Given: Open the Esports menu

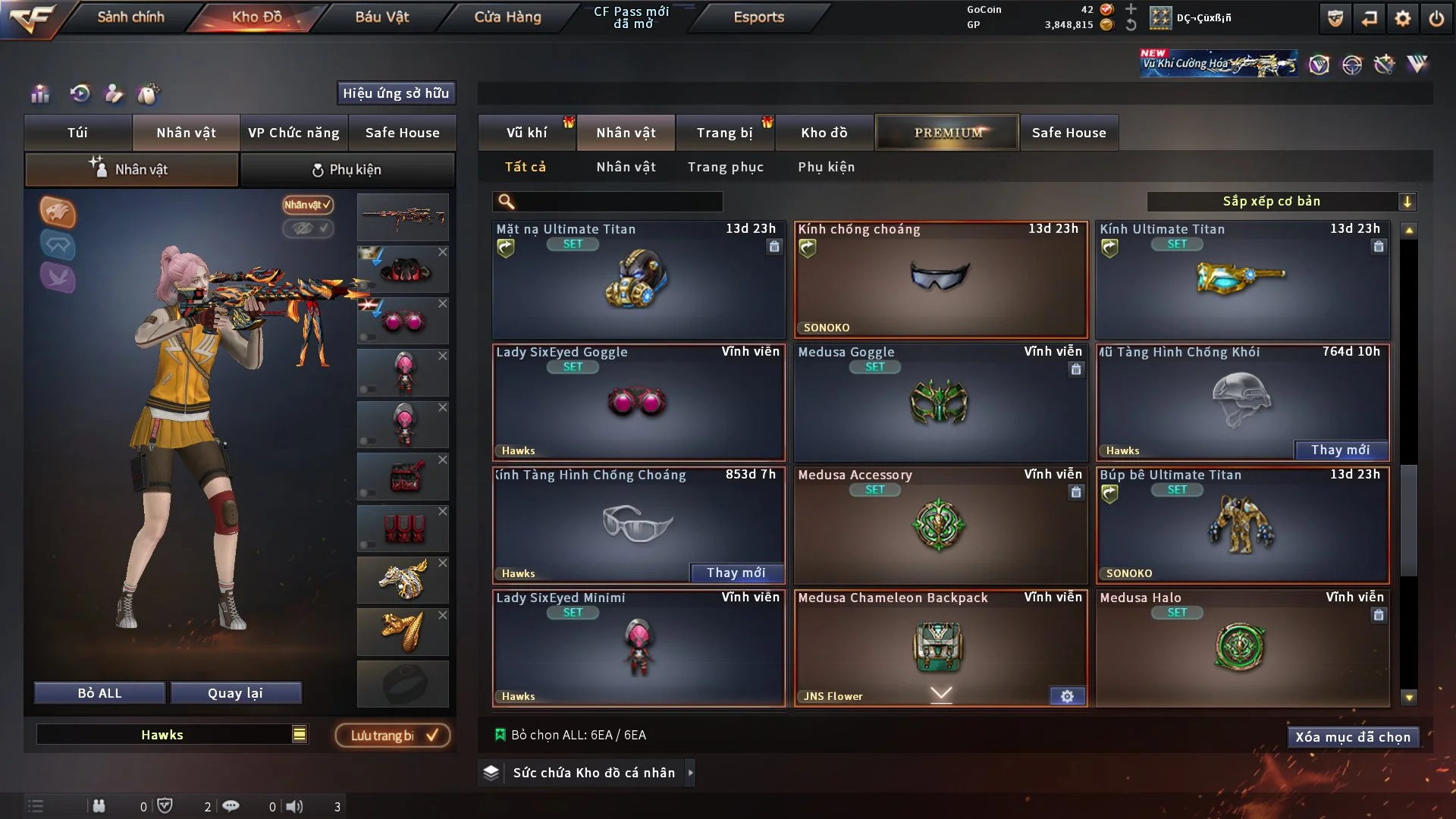Looking at the screenshot, I should point(758,17).
